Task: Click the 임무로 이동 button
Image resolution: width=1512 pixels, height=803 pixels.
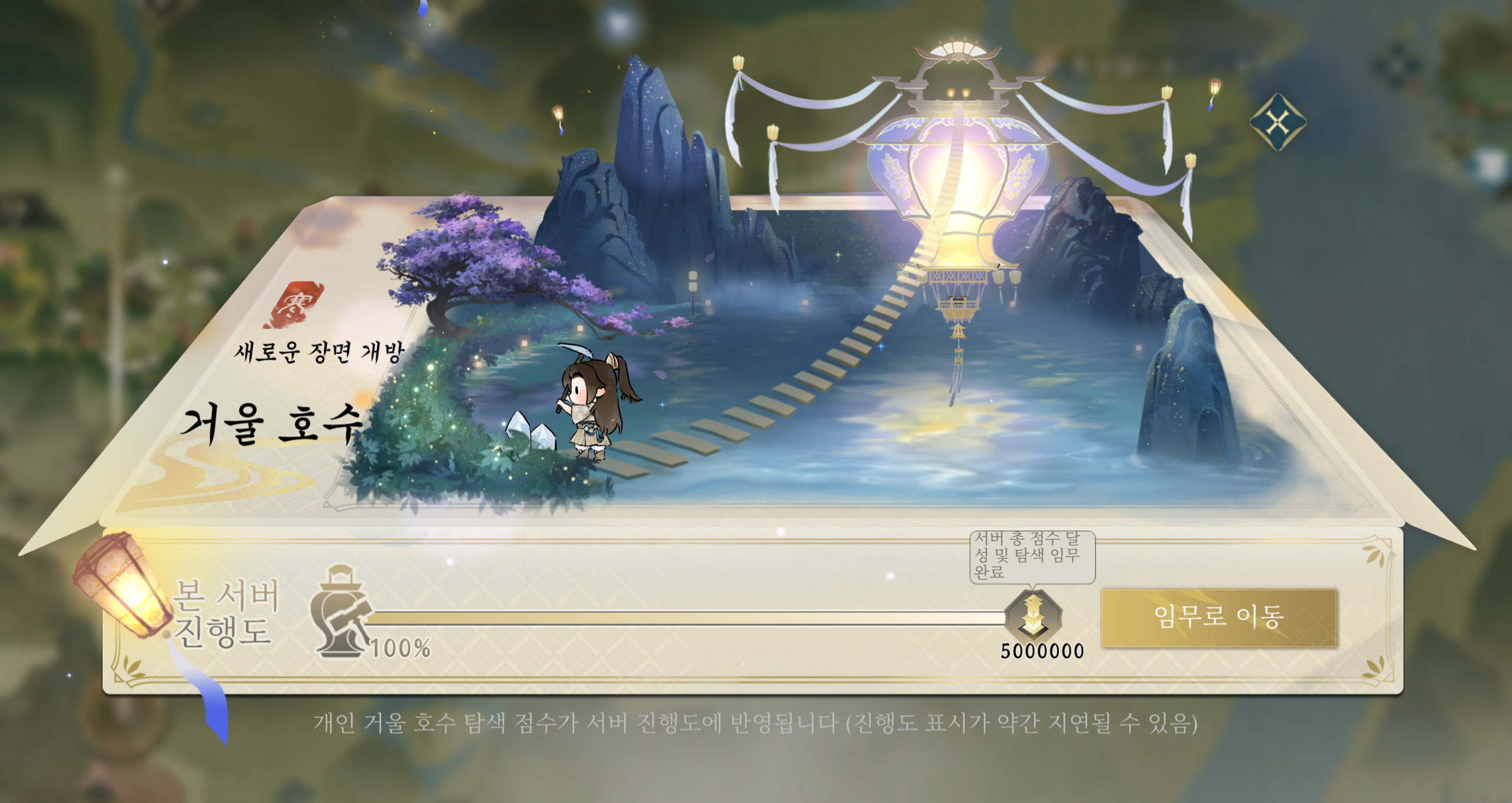Action: pyautogui.click(x=1218, y=617)
